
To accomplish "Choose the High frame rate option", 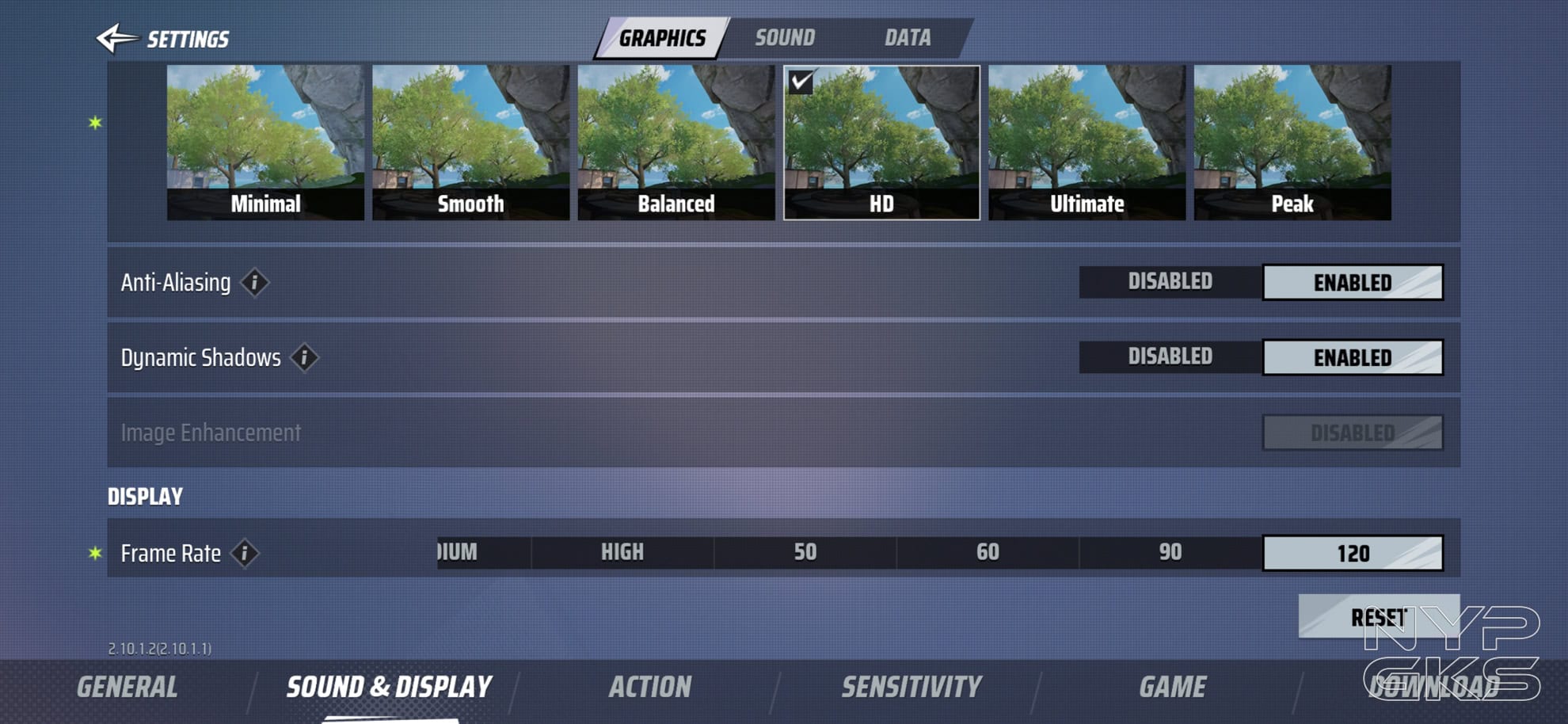I will [622, 553].
